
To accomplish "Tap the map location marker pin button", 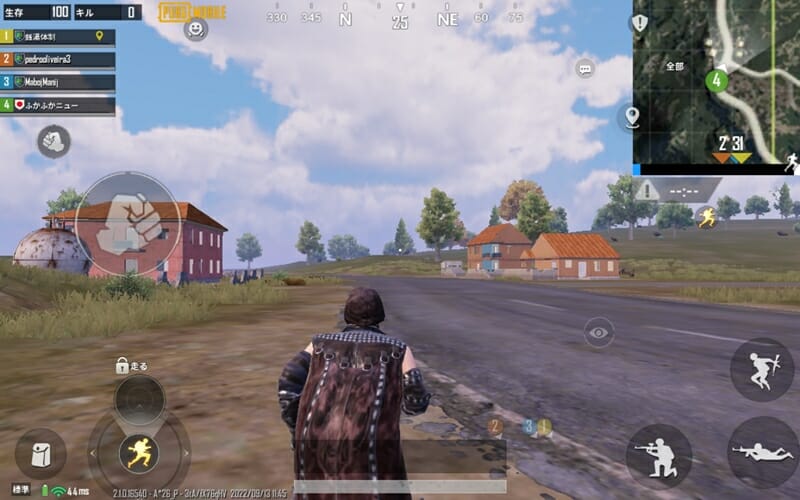I will click(x=631, y=117).
